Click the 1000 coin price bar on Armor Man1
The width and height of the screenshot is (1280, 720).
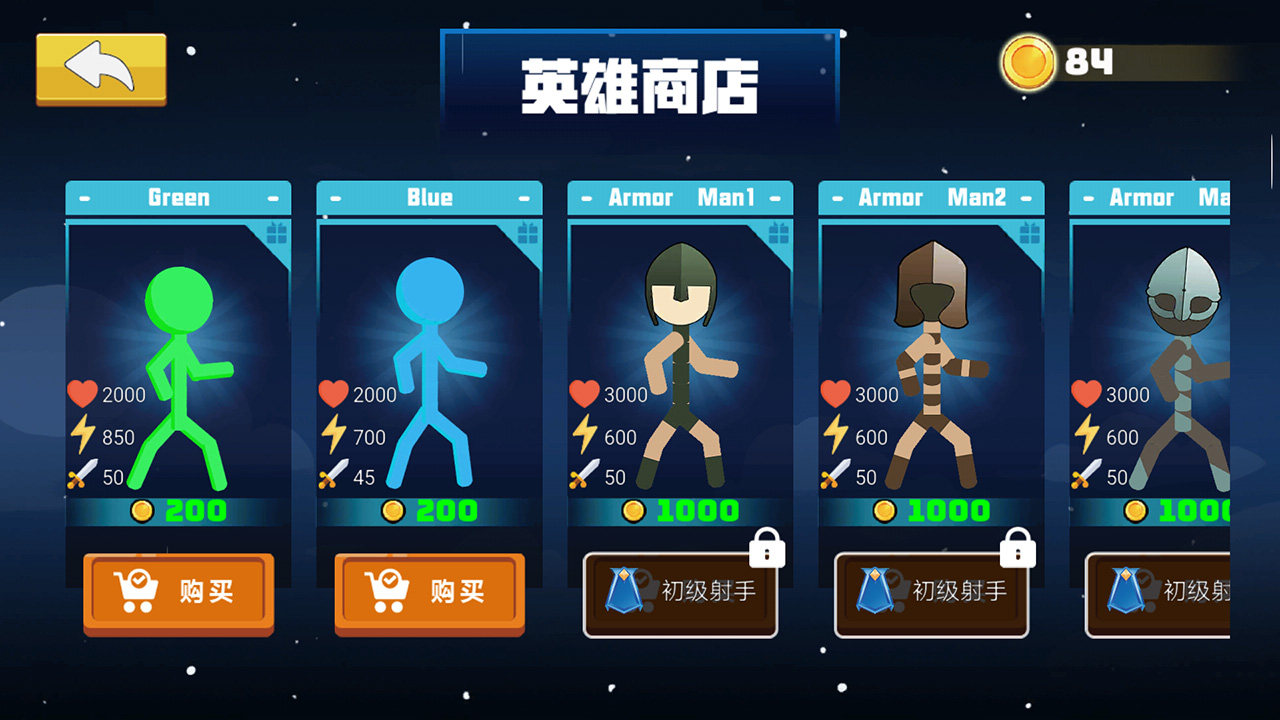(x=680, y=509)
